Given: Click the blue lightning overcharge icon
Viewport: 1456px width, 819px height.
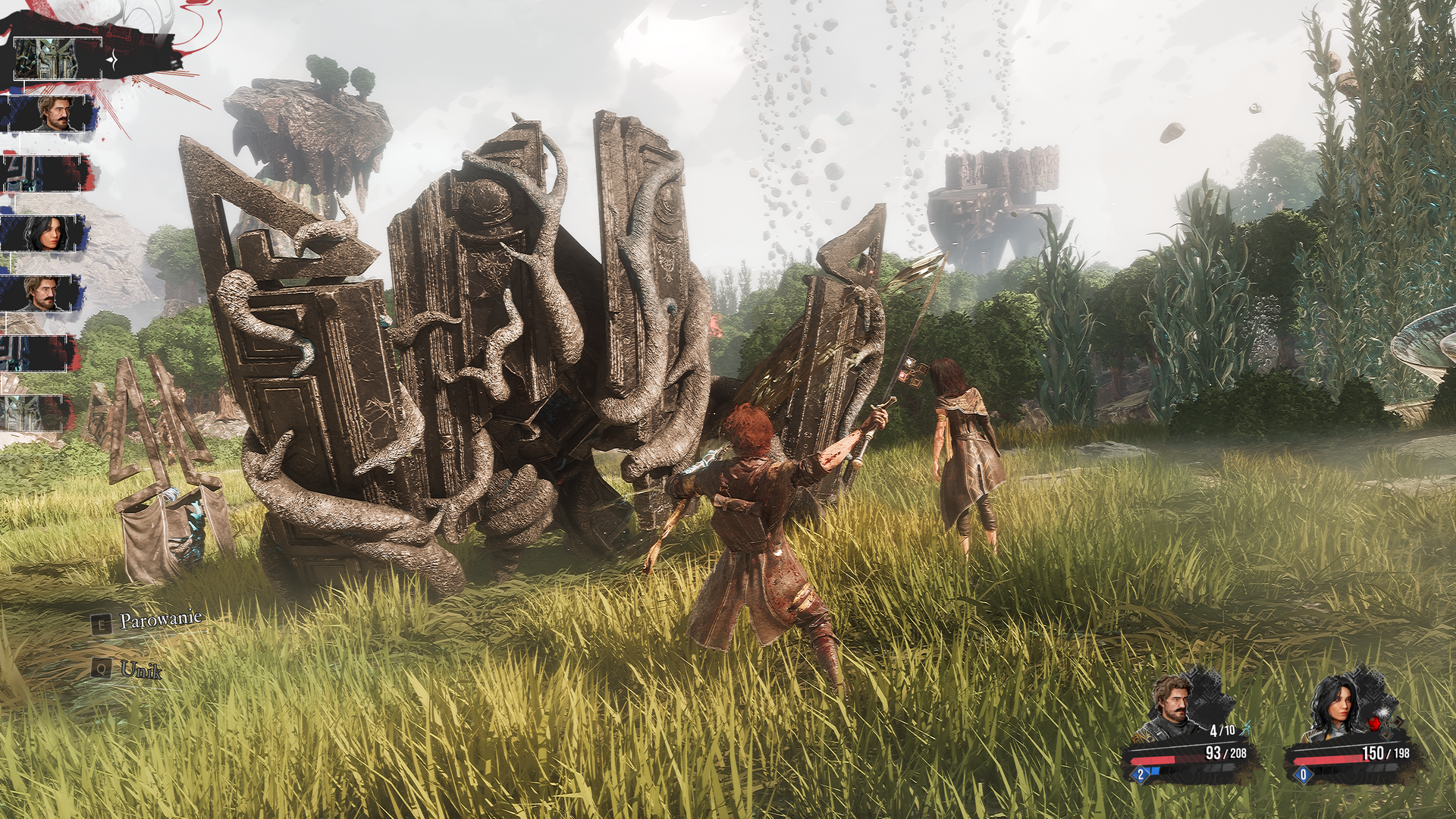Looking at the screenshot, I should coord(1244,730).
